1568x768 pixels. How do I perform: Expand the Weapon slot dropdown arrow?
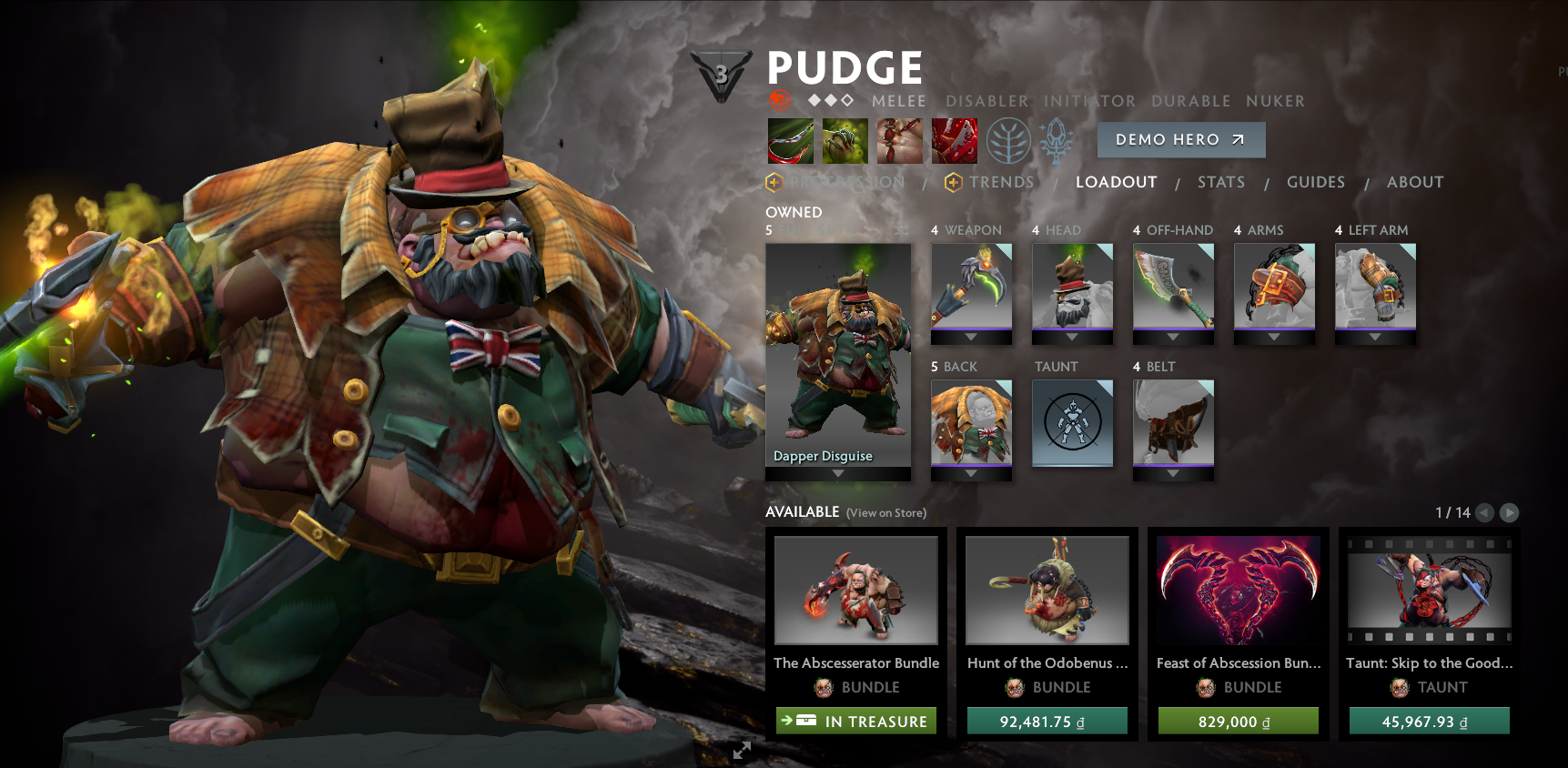(x=971, y=338)
